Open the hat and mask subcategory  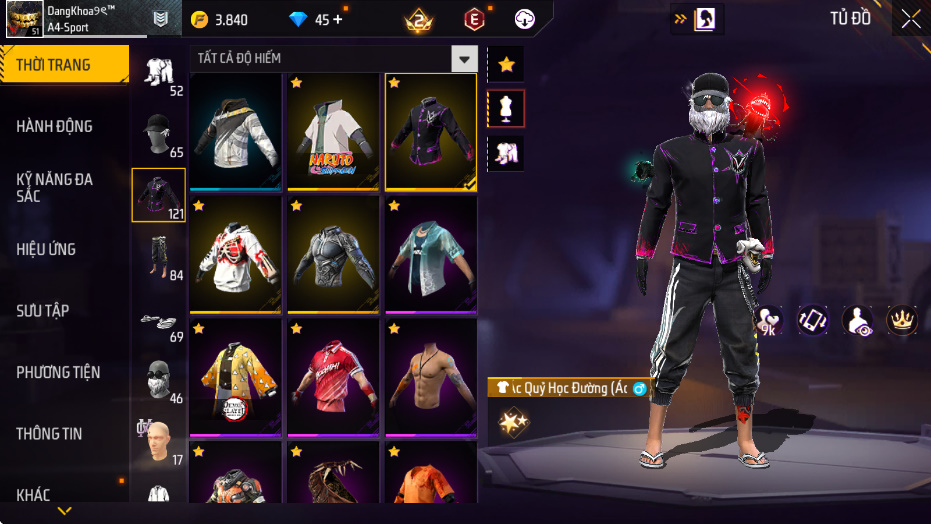[159, 135]
